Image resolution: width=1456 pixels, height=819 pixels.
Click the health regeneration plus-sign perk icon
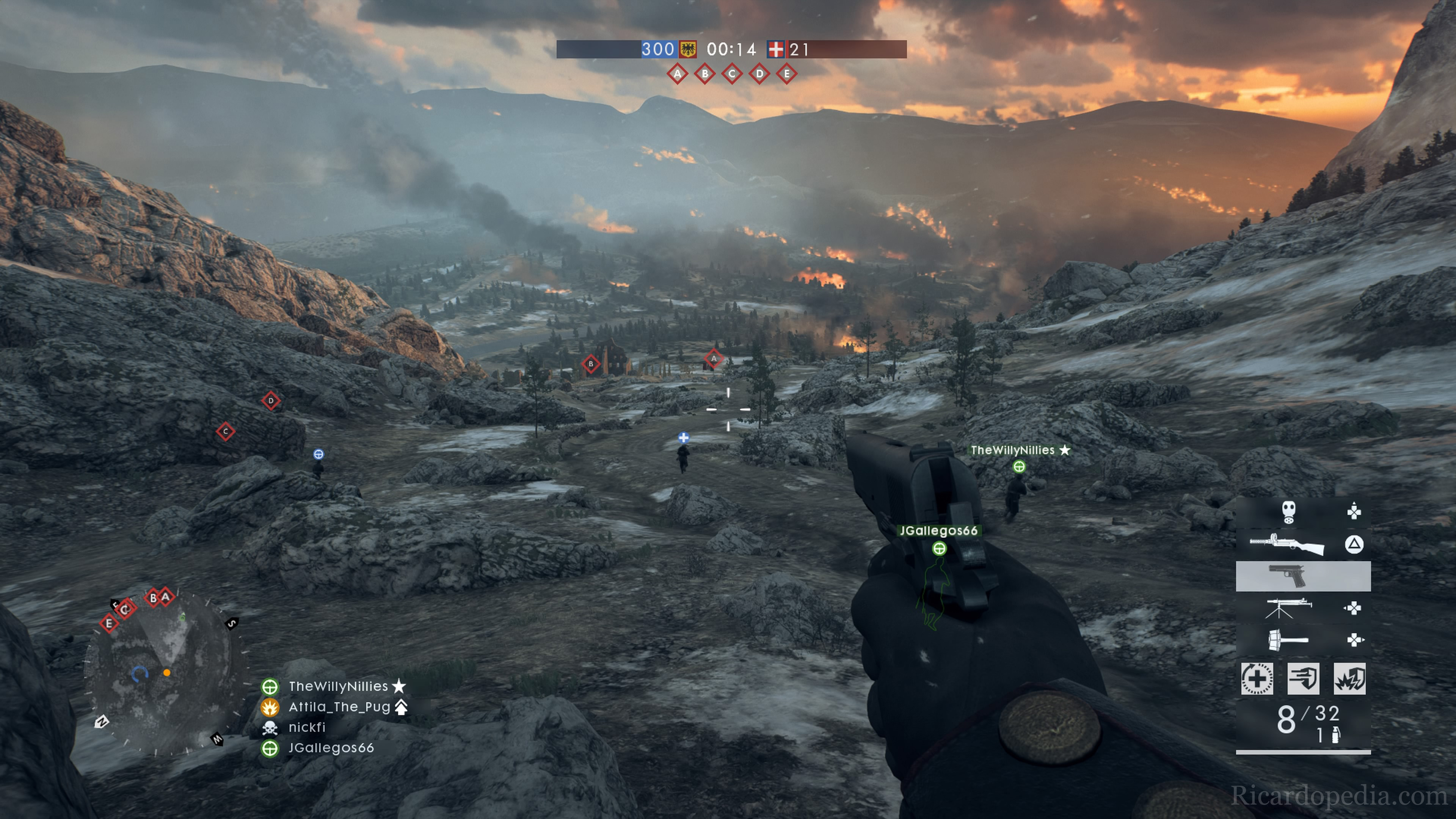click(x=1257, y=678)
